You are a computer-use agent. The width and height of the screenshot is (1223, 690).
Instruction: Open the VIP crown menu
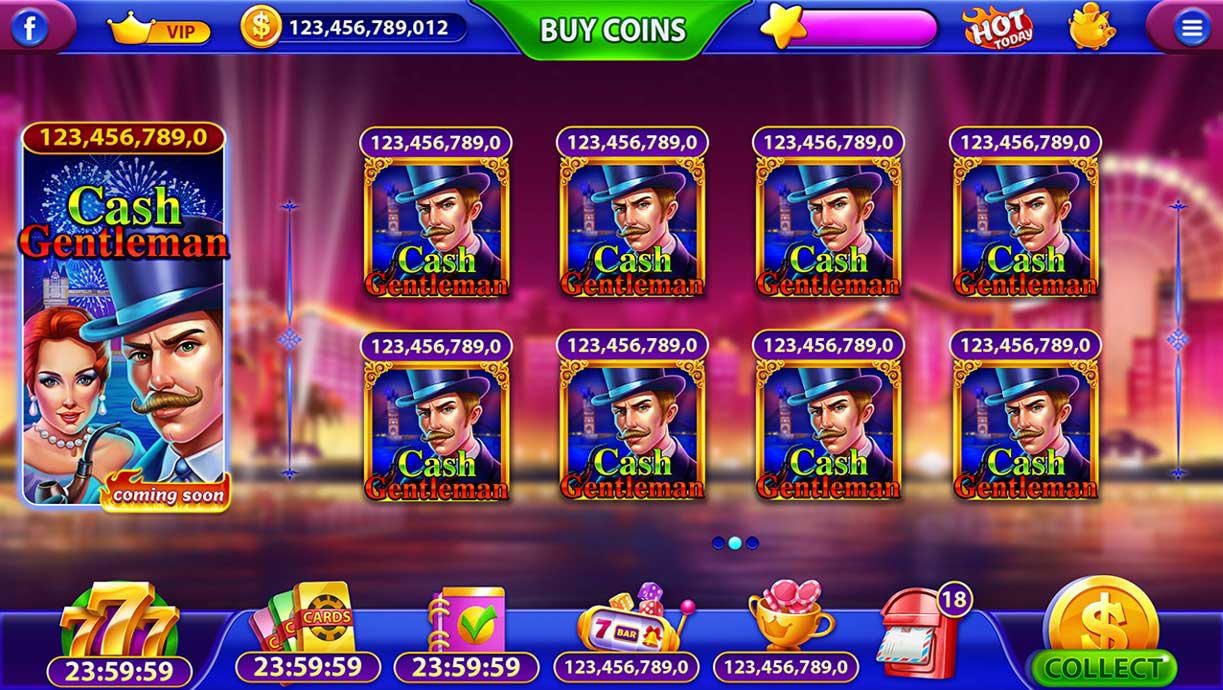(x=158, y=30)
